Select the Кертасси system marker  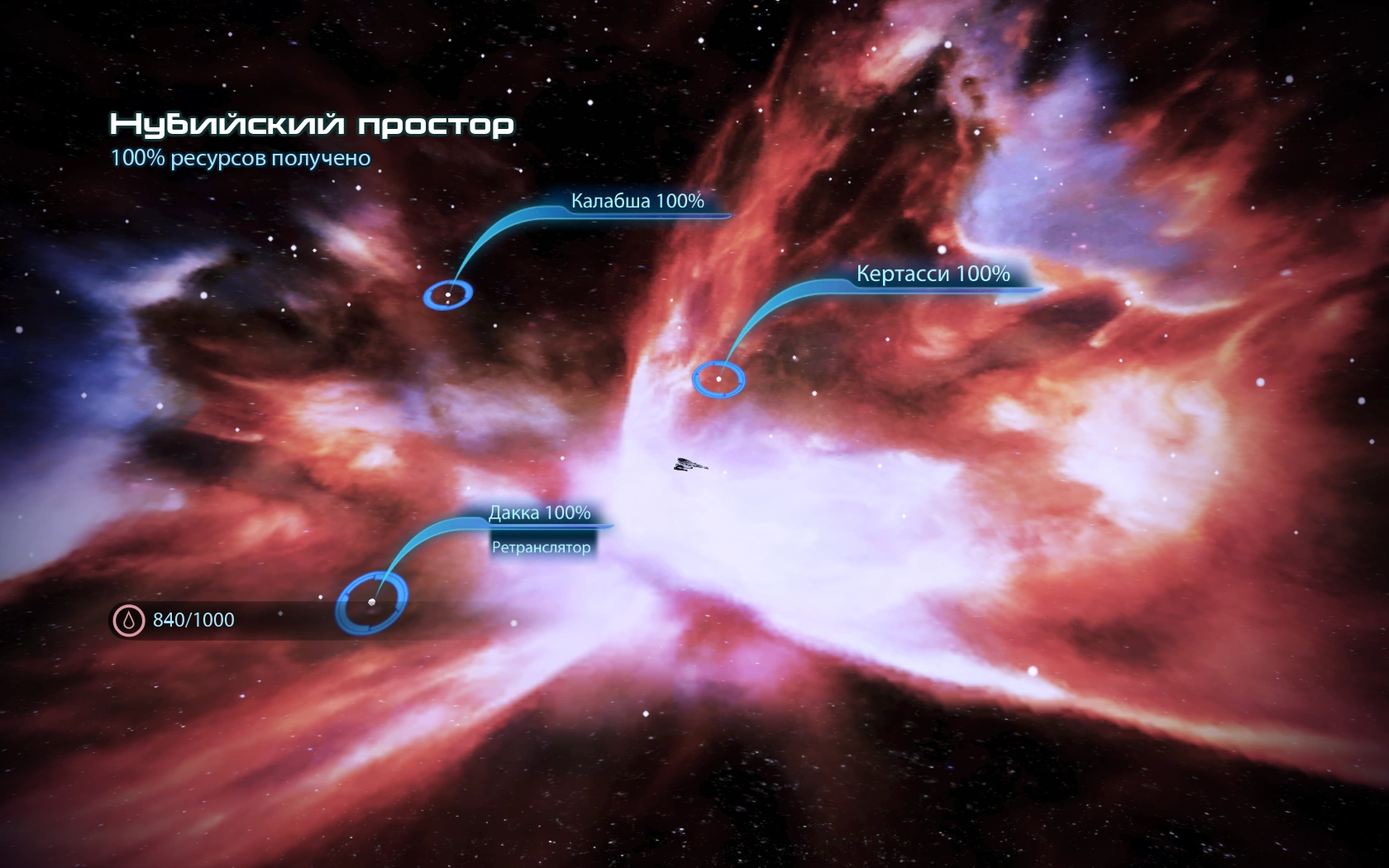tap(718, 379)
